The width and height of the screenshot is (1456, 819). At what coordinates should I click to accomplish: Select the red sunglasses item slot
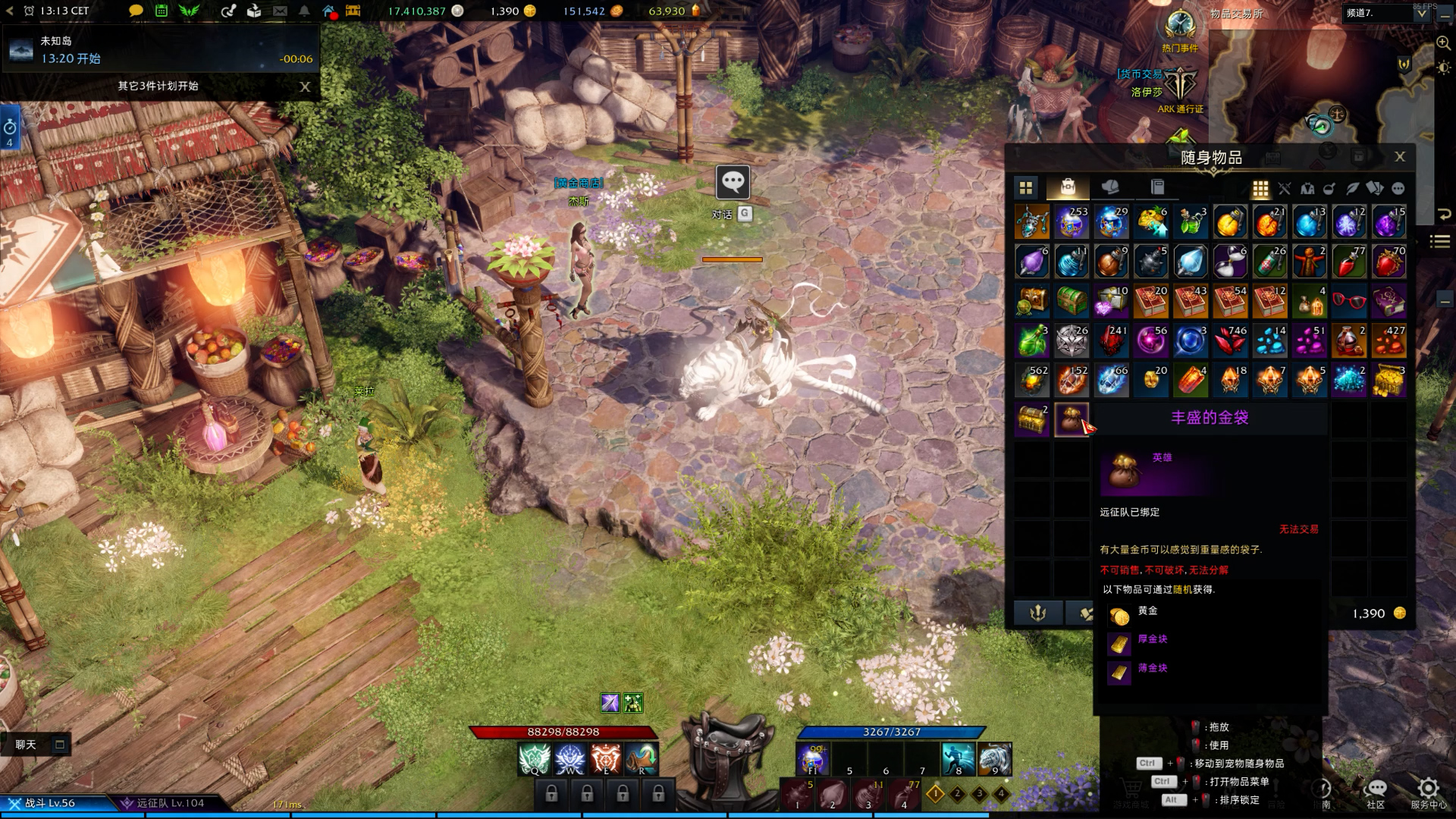click(1349, 301)
